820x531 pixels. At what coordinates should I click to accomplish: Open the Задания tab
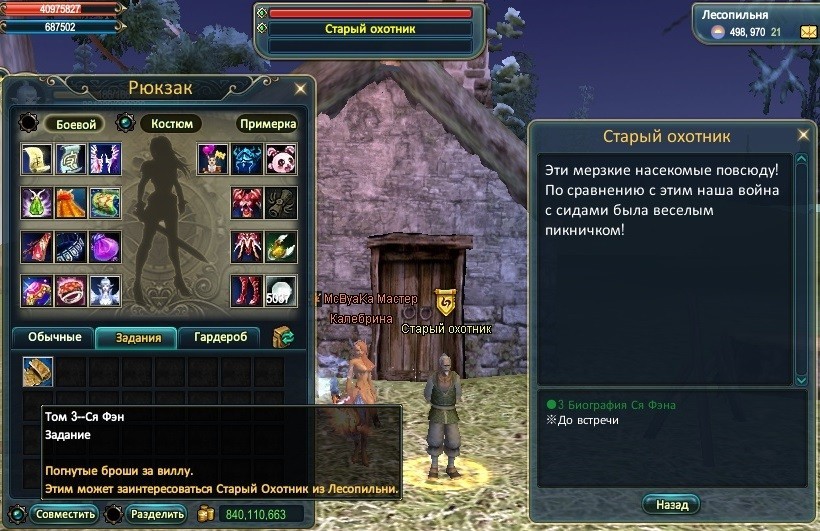coord(137,337)
